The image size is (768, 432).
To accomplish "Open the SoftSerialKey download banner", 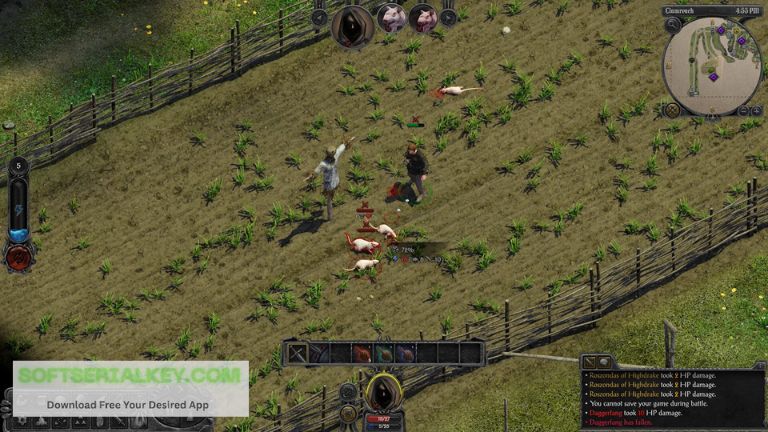I will point(130,388).
